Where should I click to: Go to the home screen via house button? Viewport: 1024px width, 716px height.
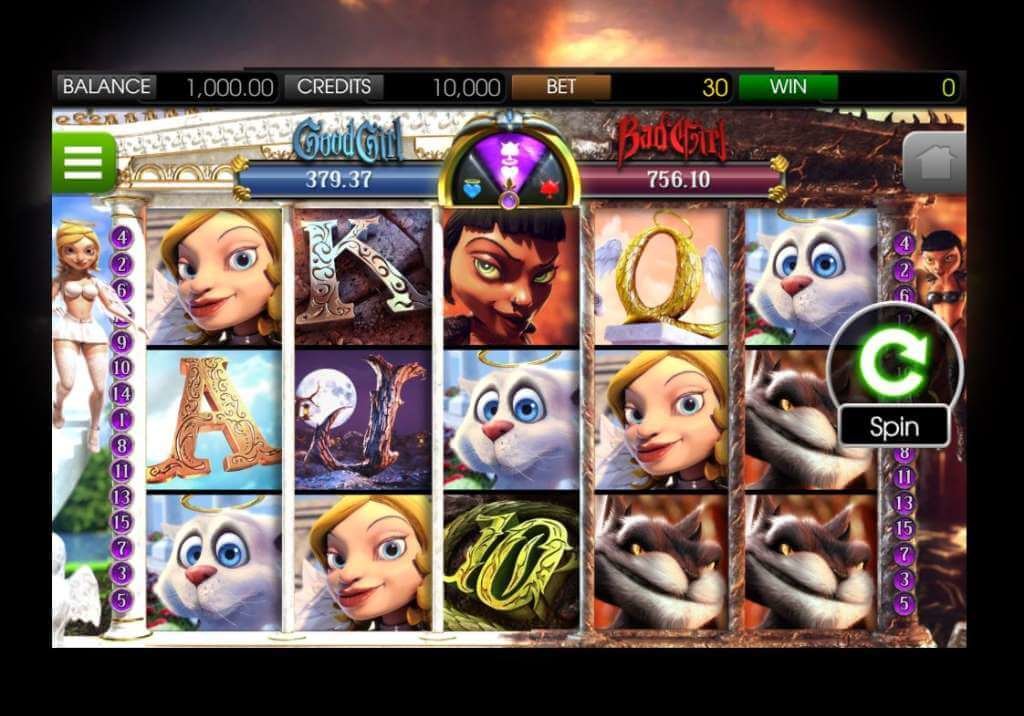tap(934, 163)
